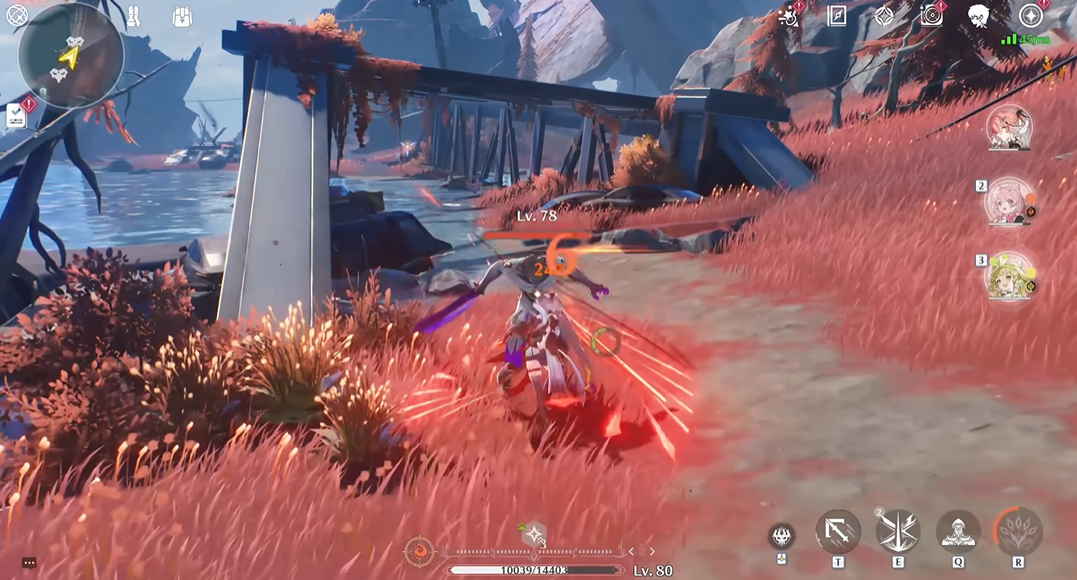Switch to the pink-haired party member
The image size is (1077, 580).
pyautogui.click(x=1009, y=202)
